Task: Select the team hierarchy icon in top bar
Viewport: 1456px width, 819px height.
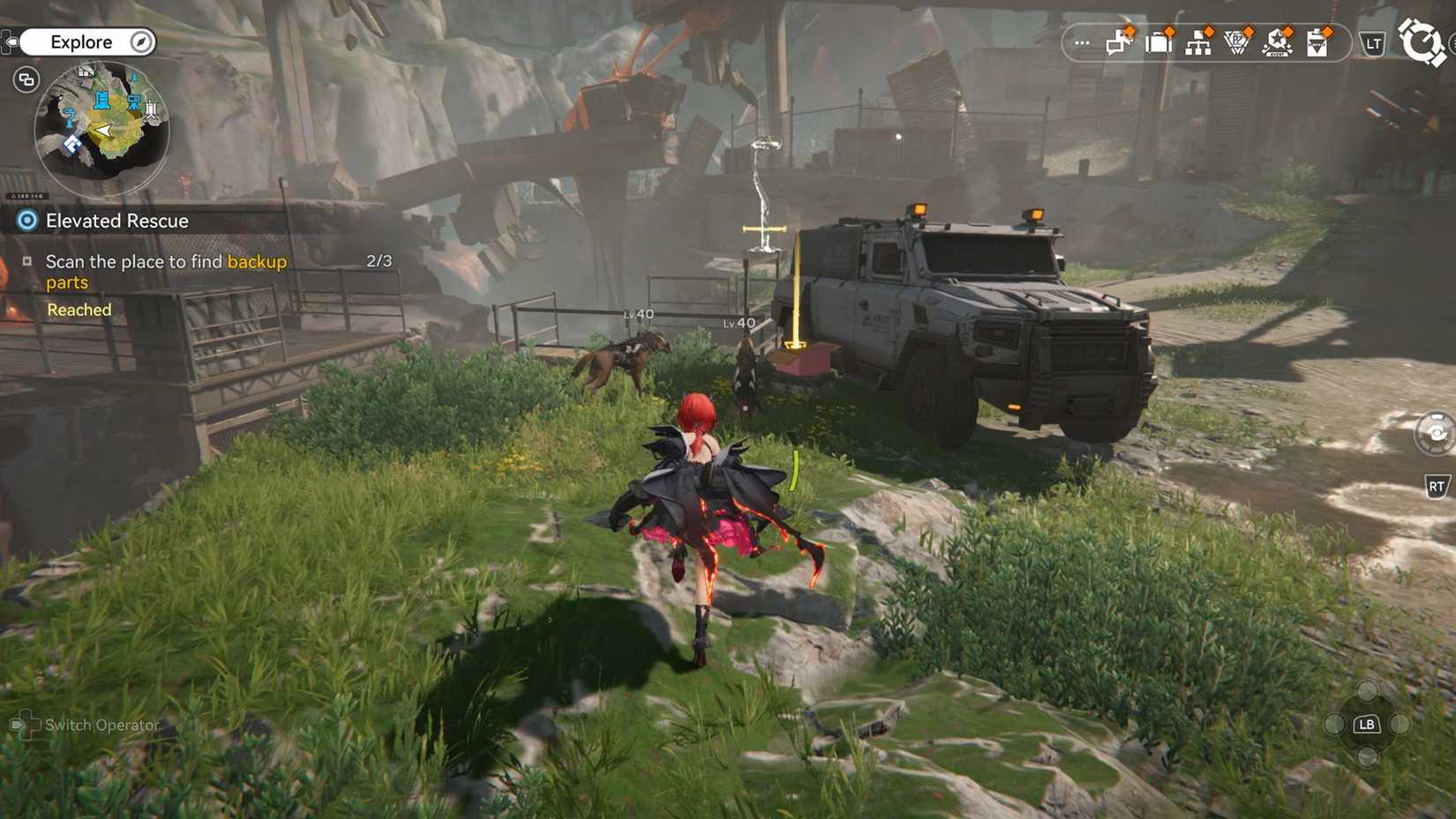Action: (1198, 42)
